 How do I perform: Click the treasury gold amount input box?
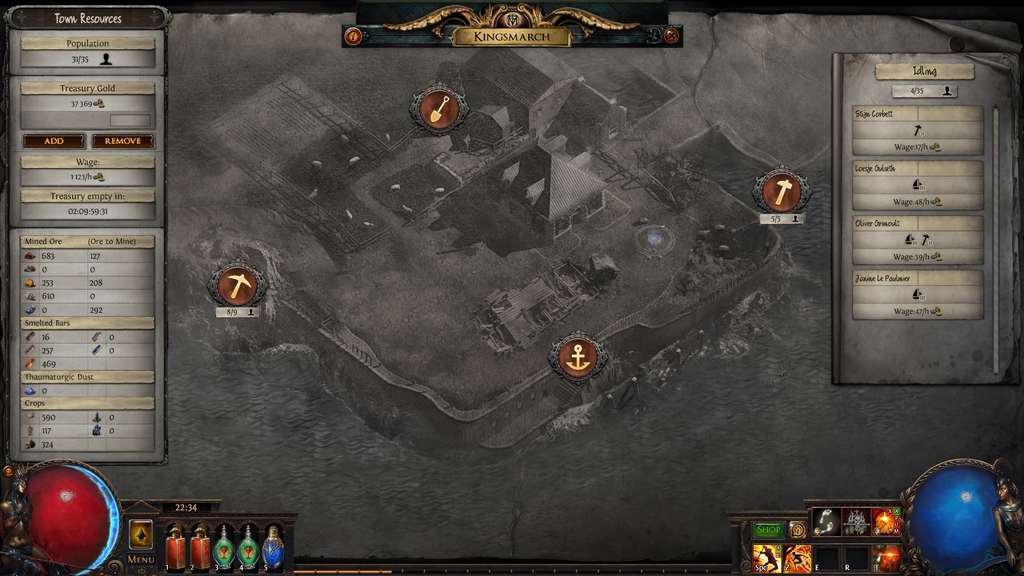pos(130,120)
